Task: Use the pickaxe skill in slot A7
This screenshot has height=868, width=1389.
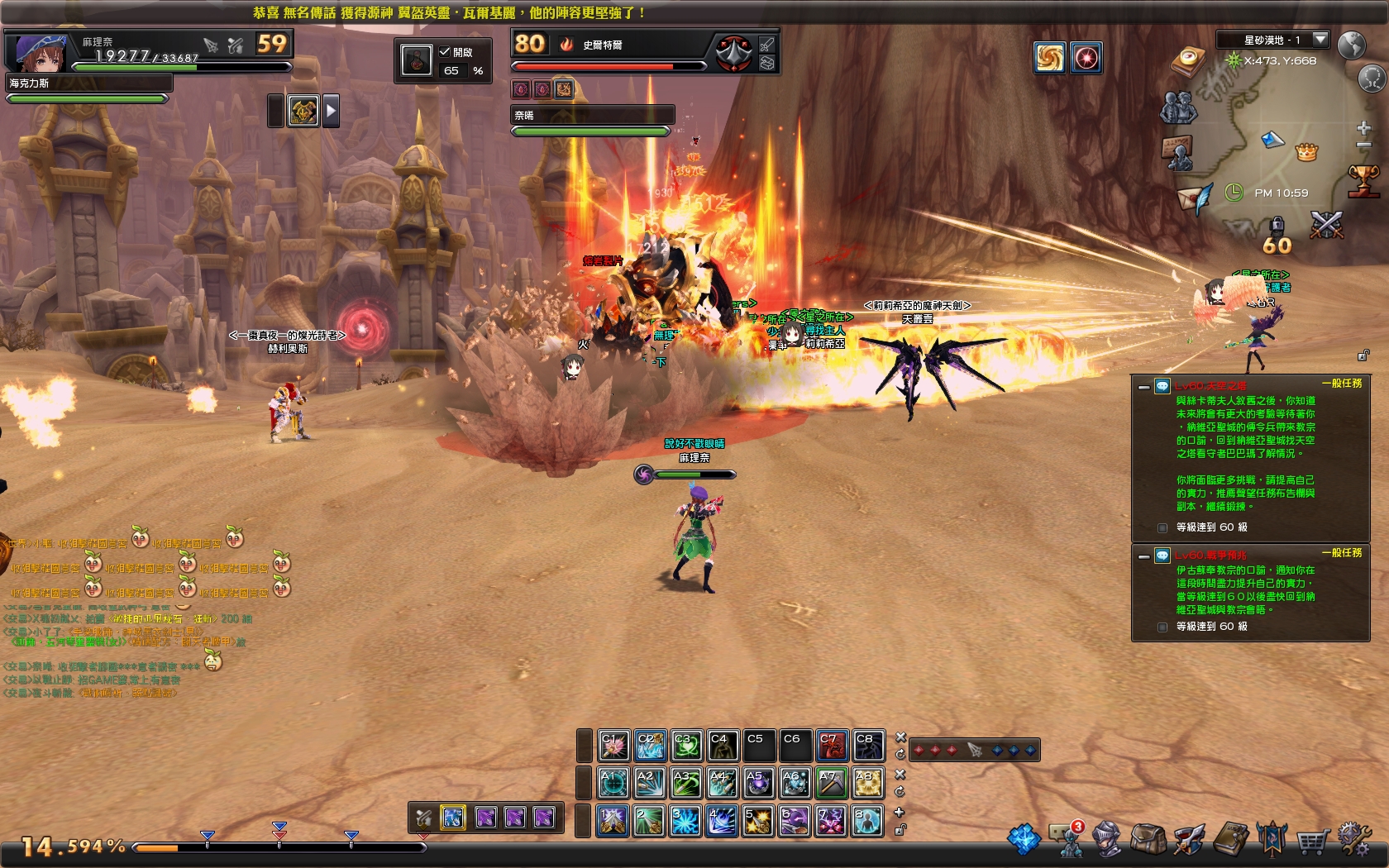Action: (831, 782)
